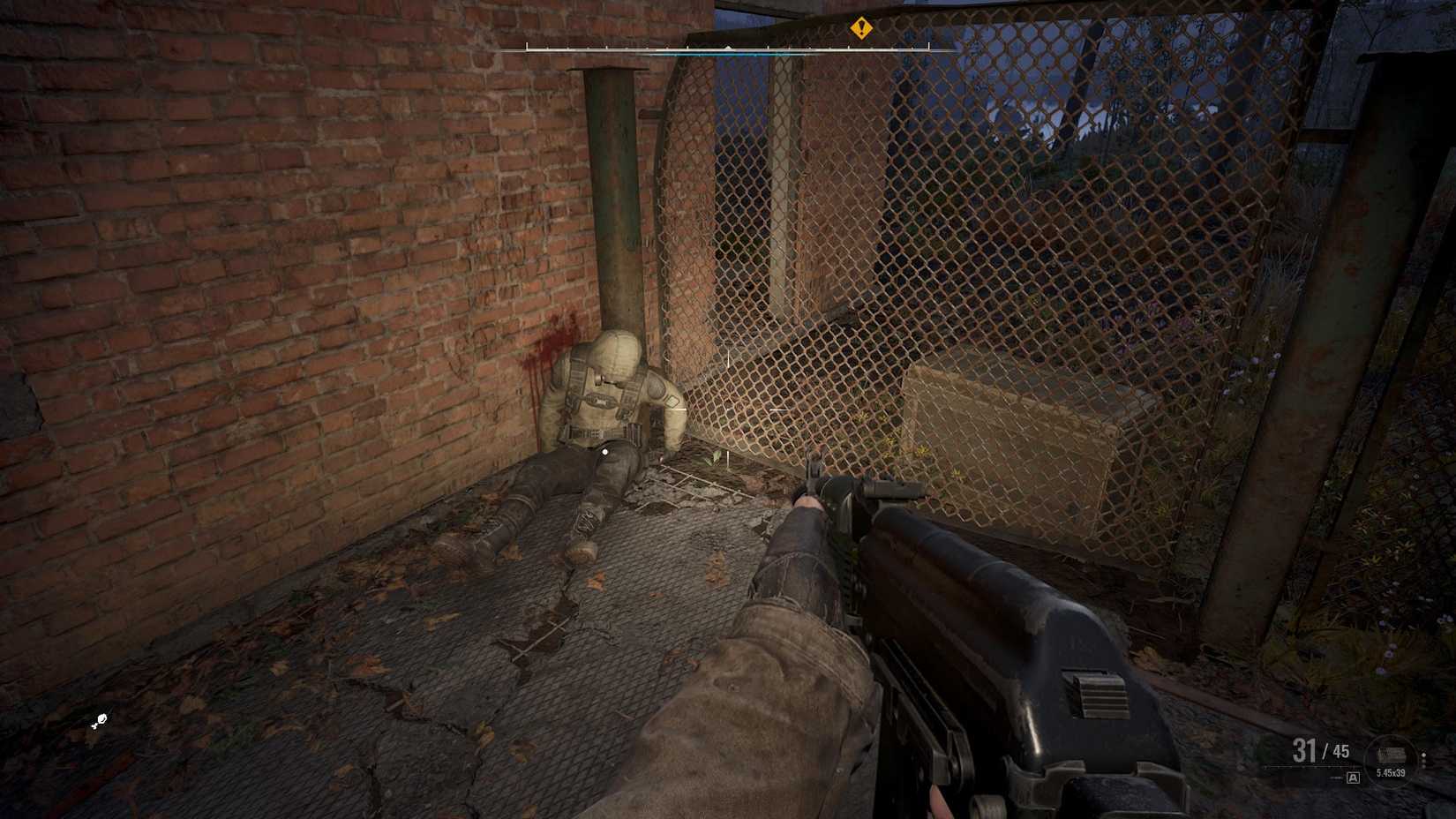Toggle the top stamina dot indicator

pos(1422,755)
